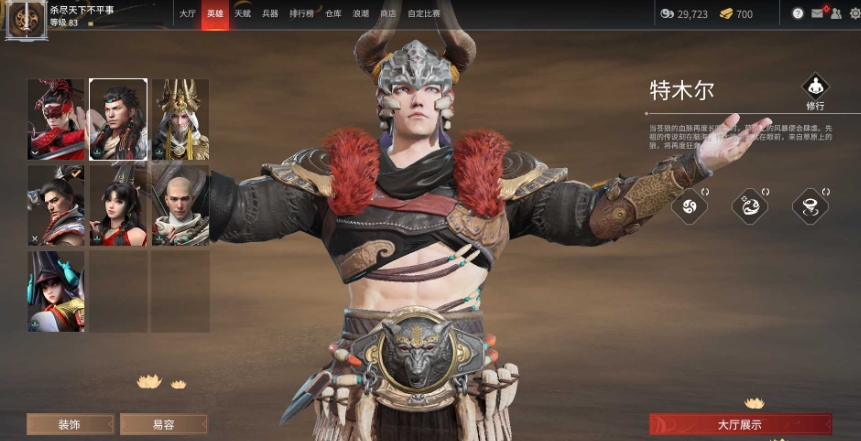Select the bald monk hero portrait
Screen dimensions: 861x441
180,205
